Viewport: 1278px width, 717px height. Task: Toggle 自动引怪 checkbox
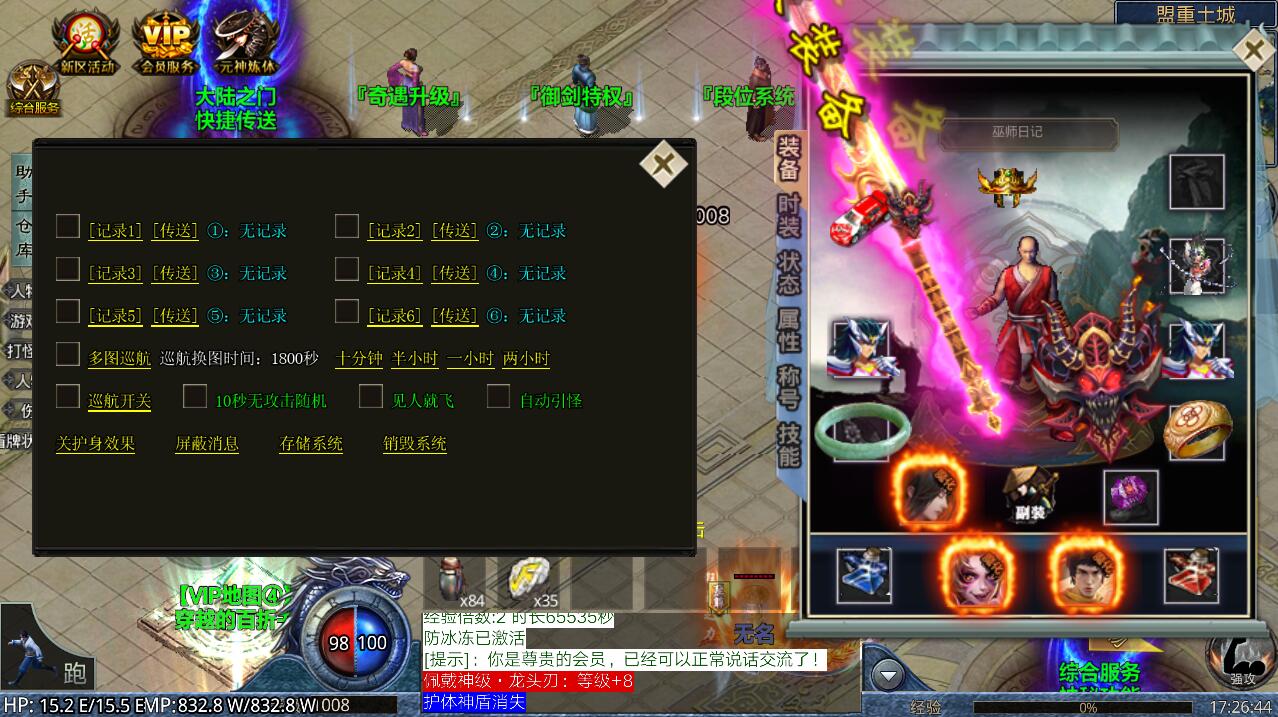pos(498,397)
